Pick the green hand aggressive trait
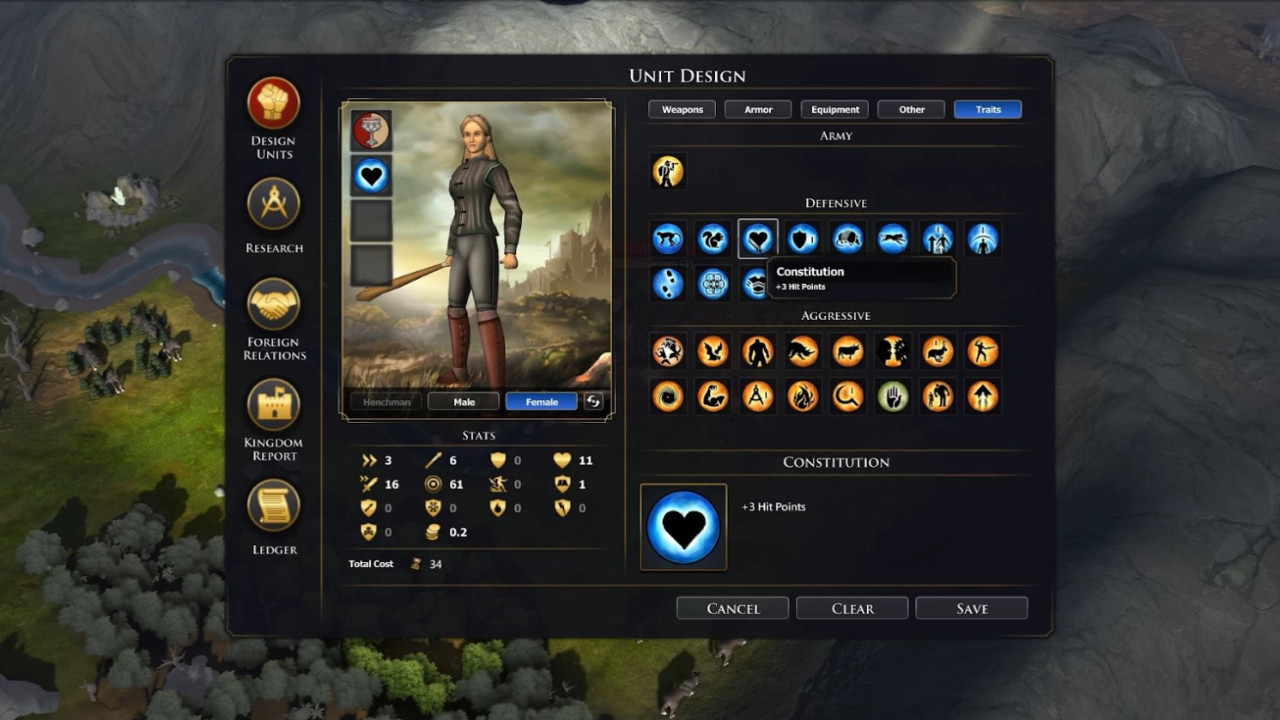The width and height of the screenshot is (1280, 720). 893,396
